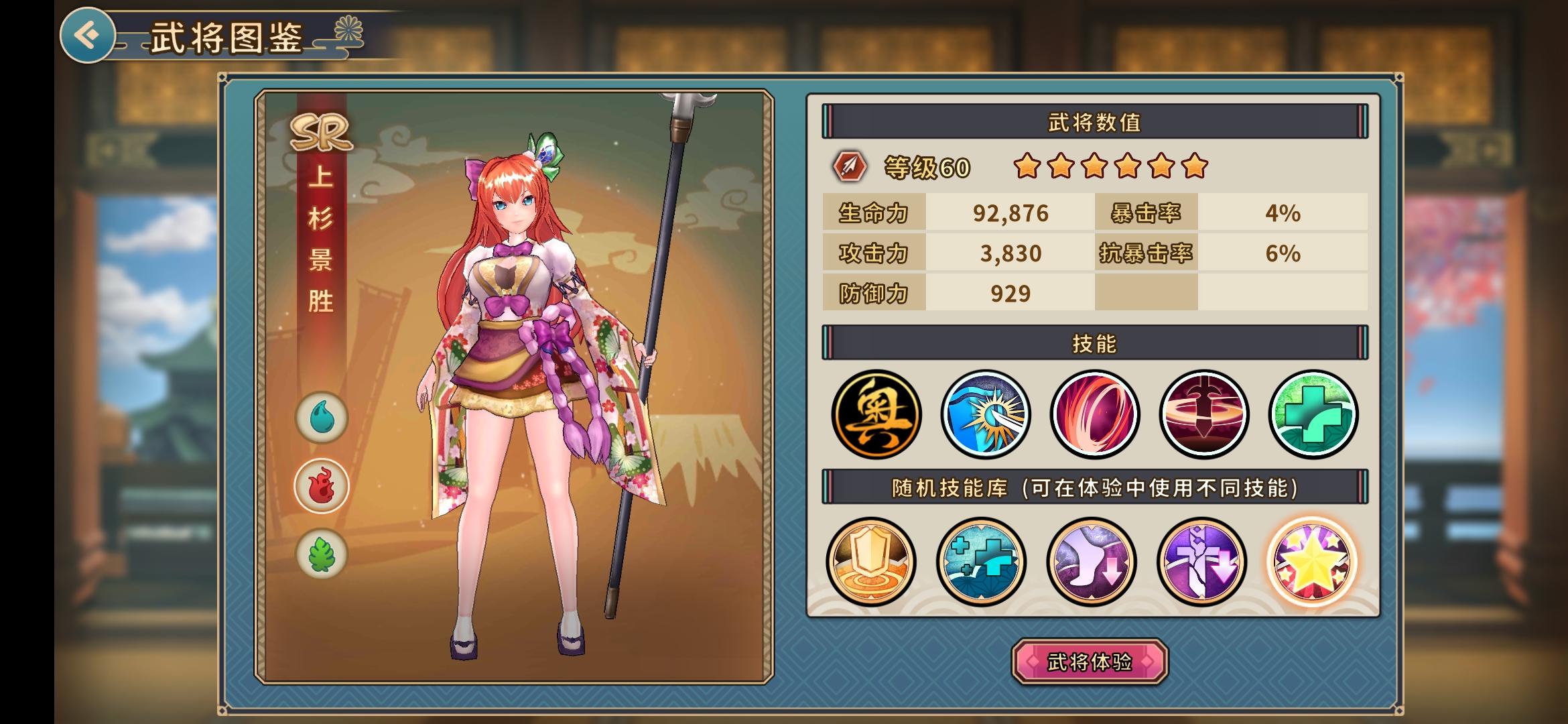This screenshot has height=724, width=1568.
Task: Check the green cross healing skill
Action: tap(1313, 414)
